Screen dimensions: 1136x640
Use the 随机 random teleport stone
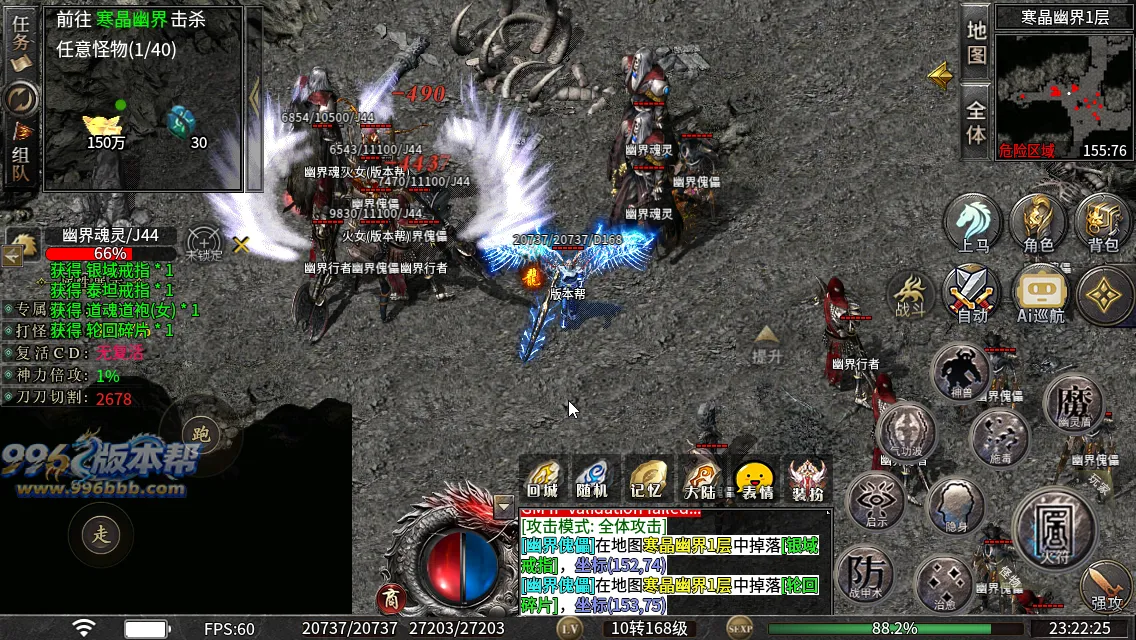coord(593,479)
